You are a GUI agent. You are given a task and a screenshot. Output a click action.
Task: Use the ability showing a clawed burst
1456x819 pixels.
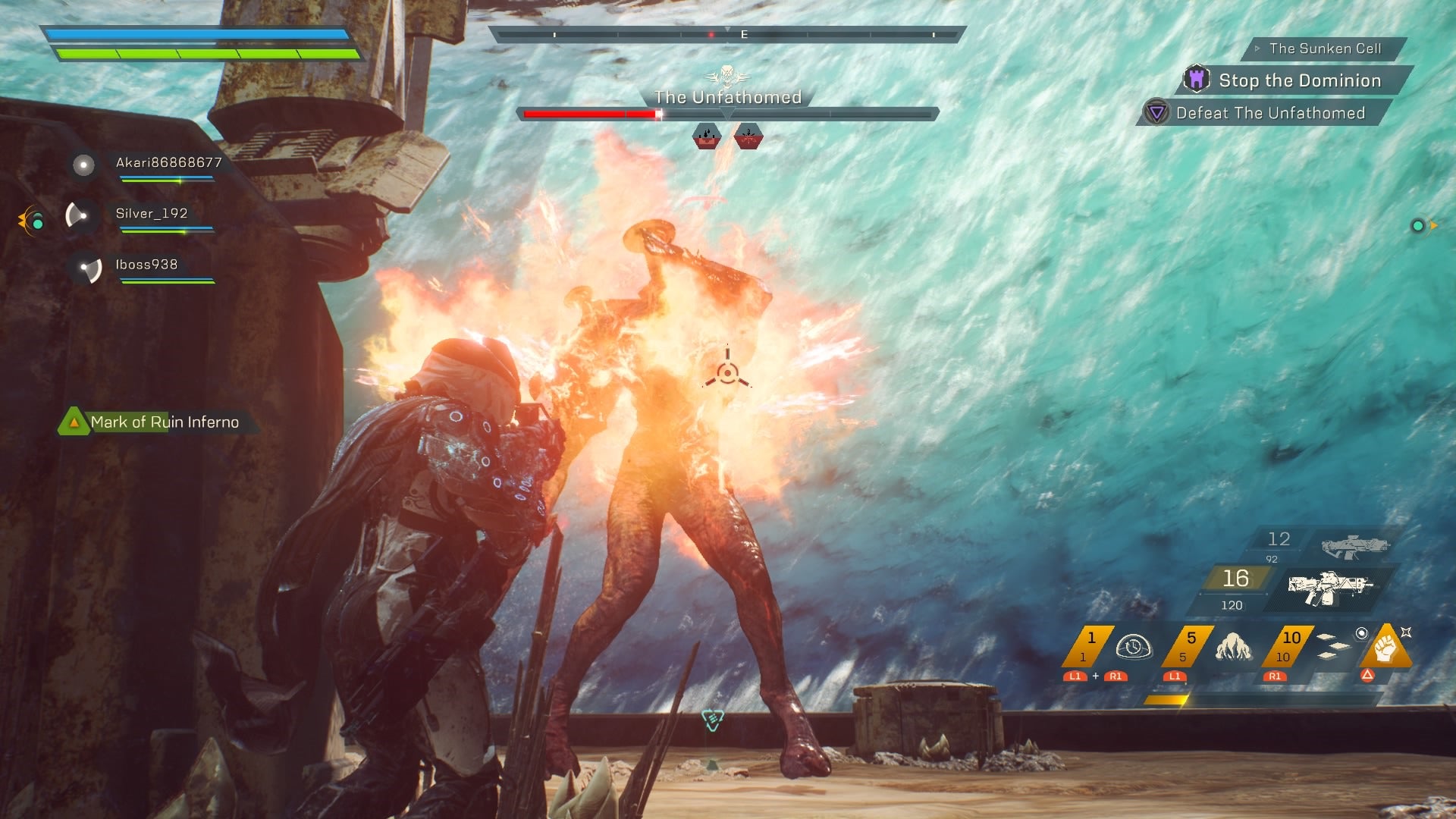tap(1232, 647)
